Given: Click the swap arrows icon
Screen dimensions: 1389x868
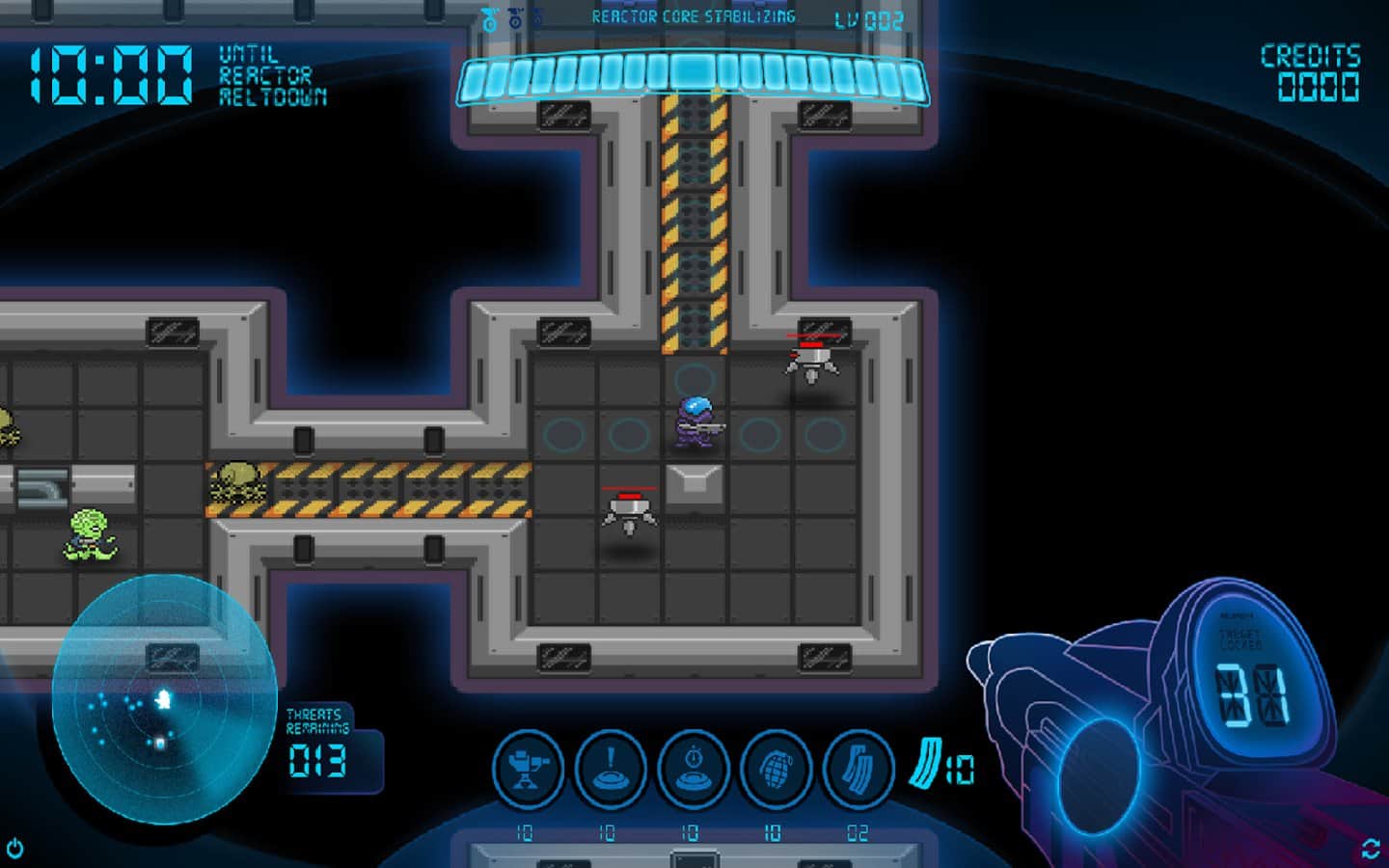Looking at the screenshot, I should coord(1371,849).
